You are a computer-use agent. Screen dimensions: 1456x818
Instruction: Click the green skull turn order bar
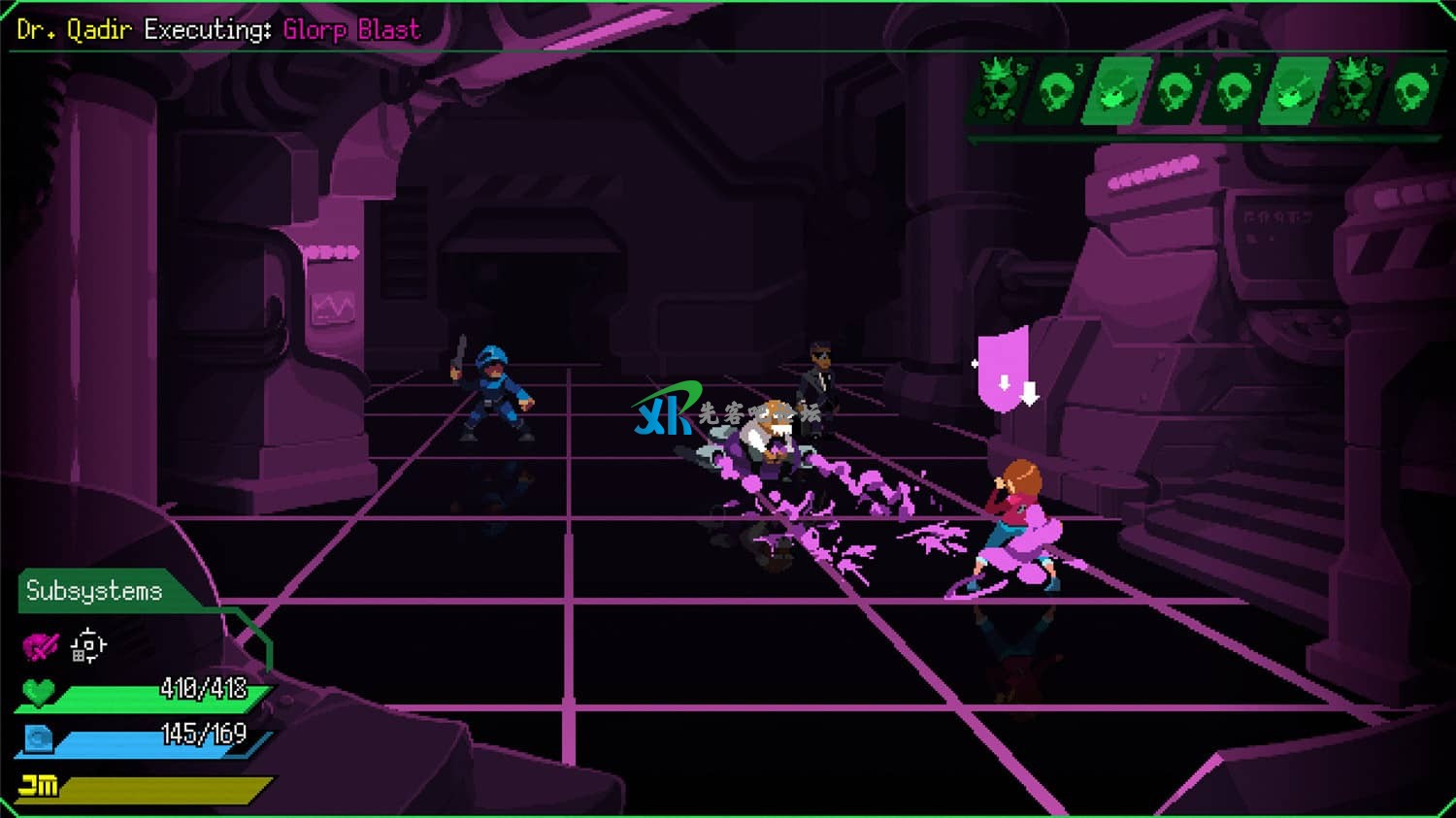[x=1204, y=93]
